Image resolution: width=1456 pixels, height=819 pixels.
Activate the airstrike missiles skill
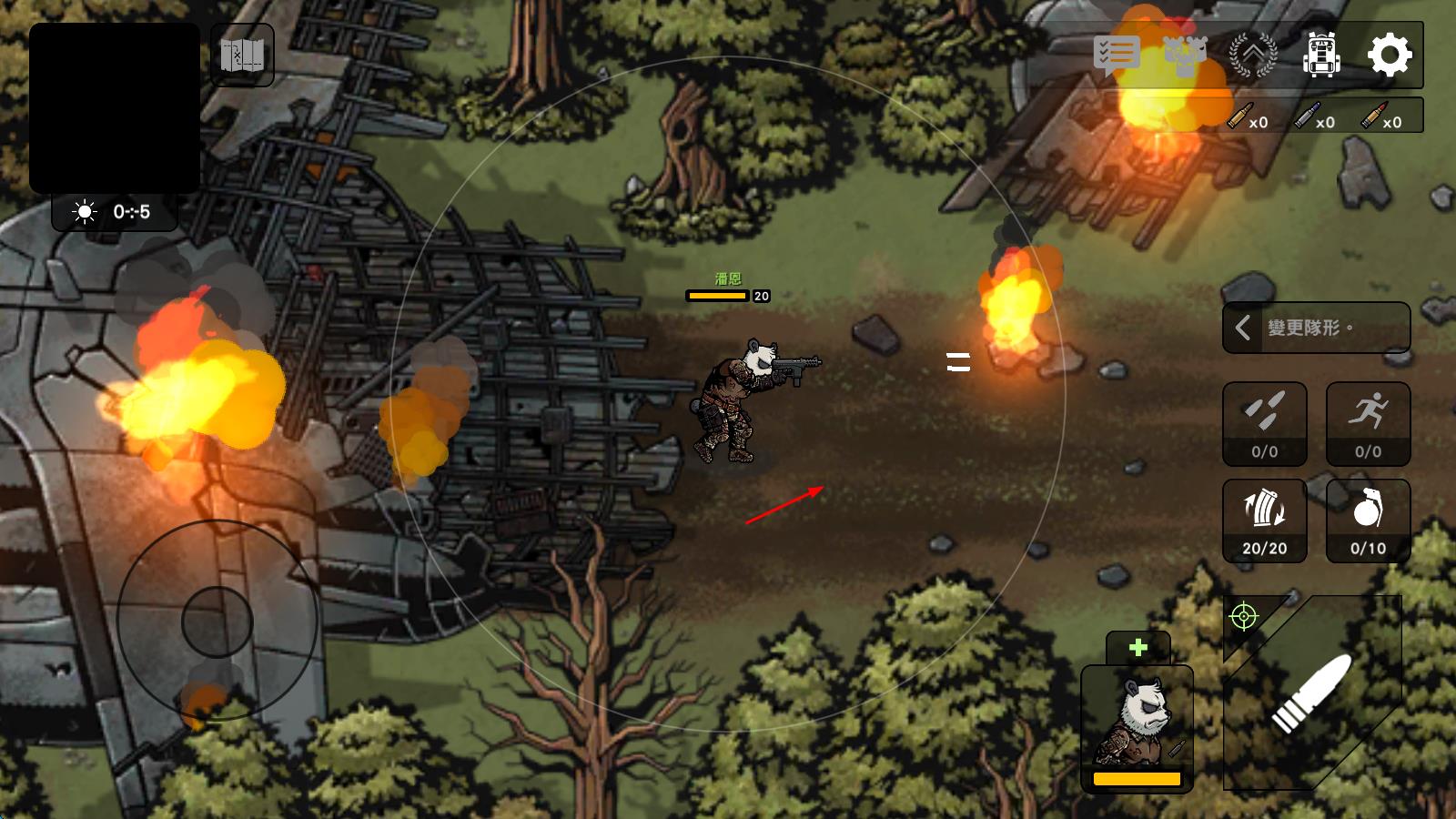click(x=1264, y=424)
